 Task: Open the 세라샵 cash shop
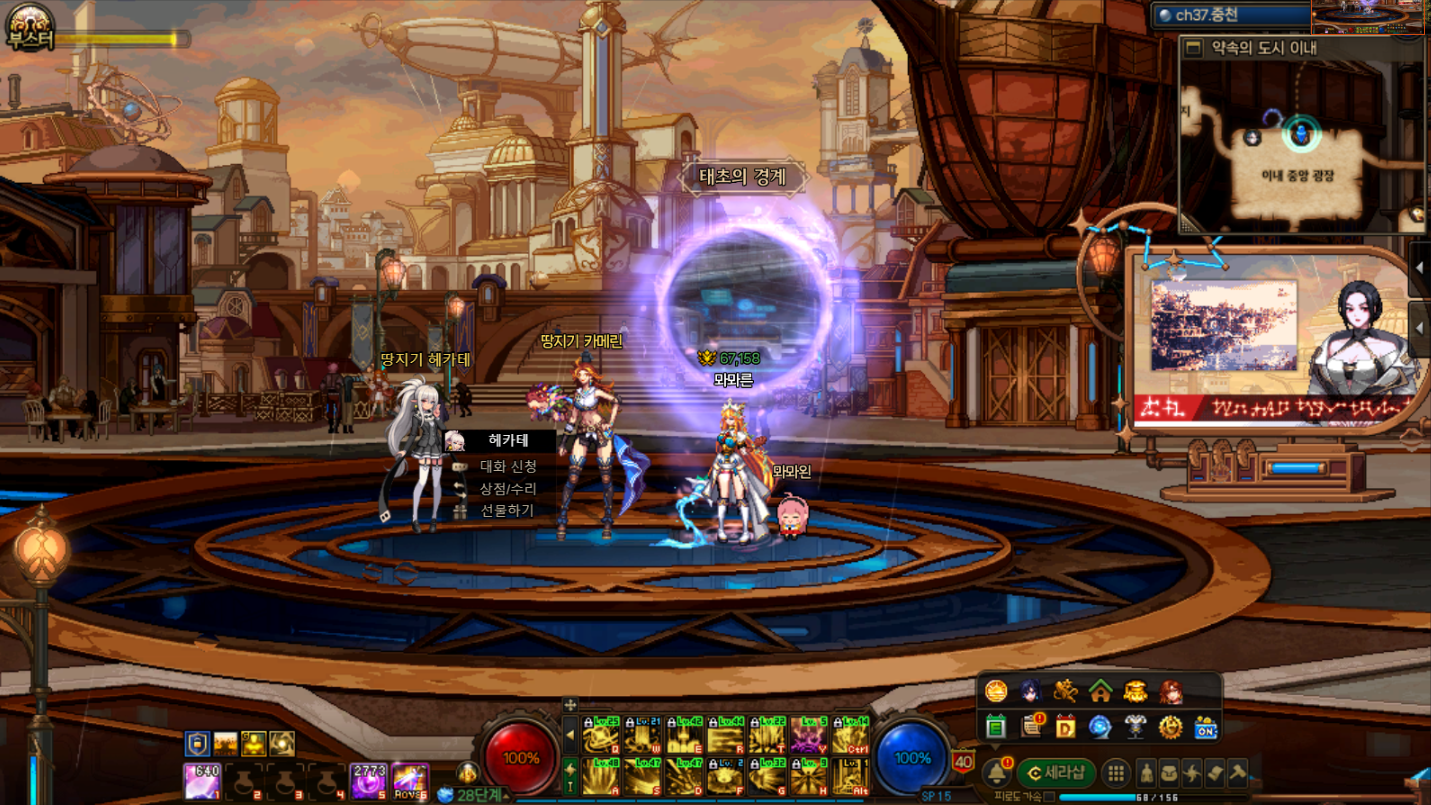(x=1057, y=773)
